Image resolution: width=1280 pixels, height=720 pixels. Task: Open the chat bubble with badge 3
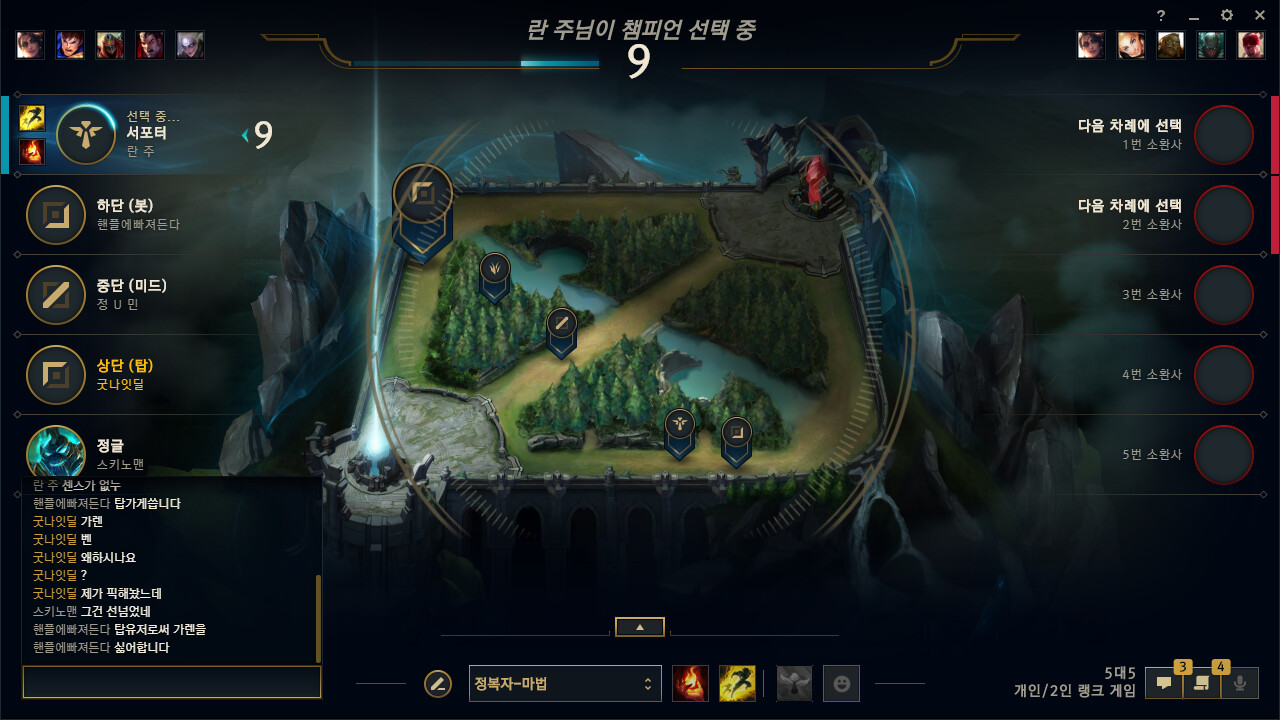(x=1165, y=684)
